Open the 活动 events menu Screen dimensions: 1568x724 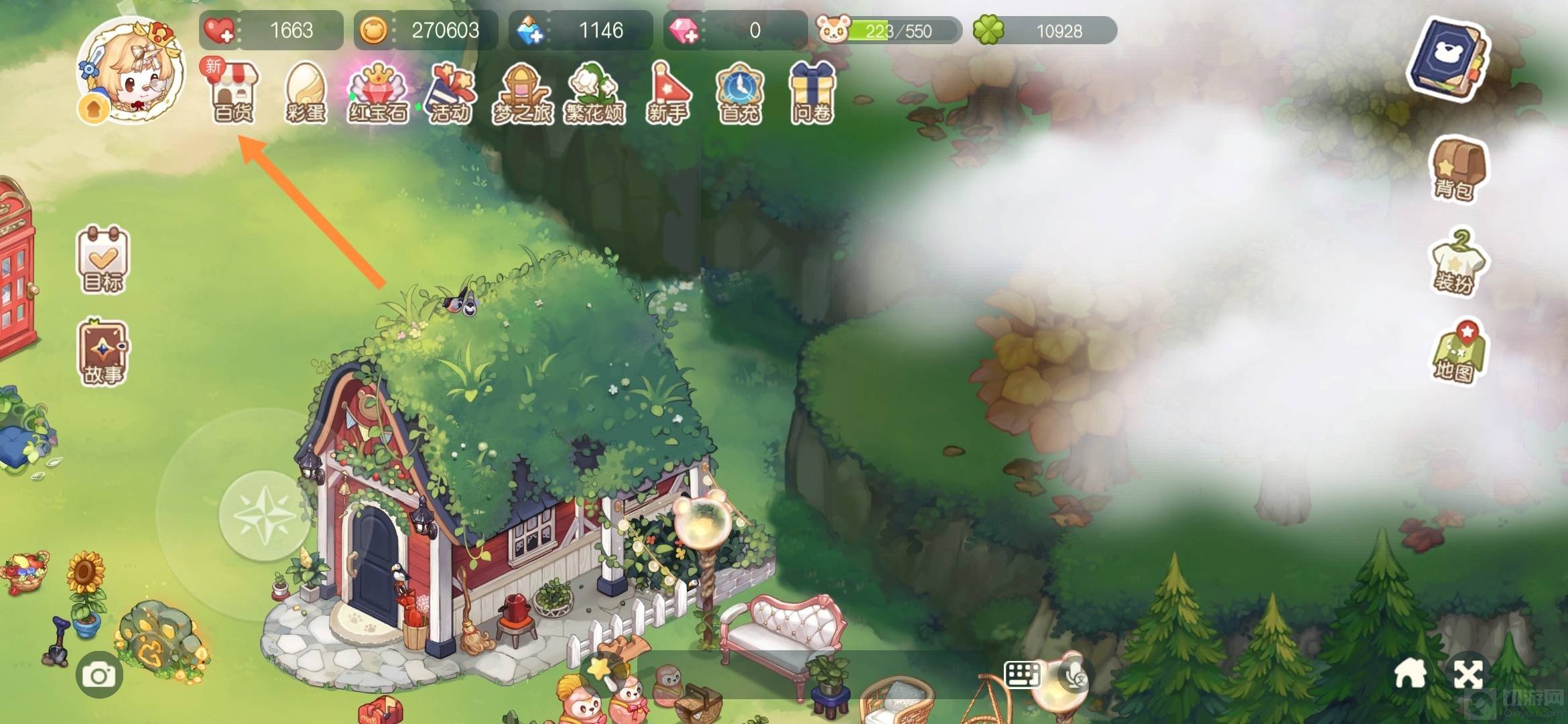(x=450, y=93)
